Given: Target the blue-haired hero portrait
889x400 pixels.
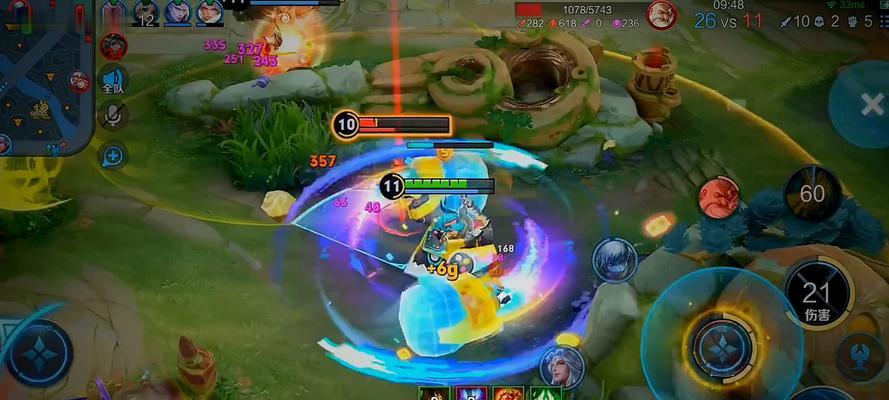Looking at the screenshot, I should pyautogui.click(x=614, y=259).
